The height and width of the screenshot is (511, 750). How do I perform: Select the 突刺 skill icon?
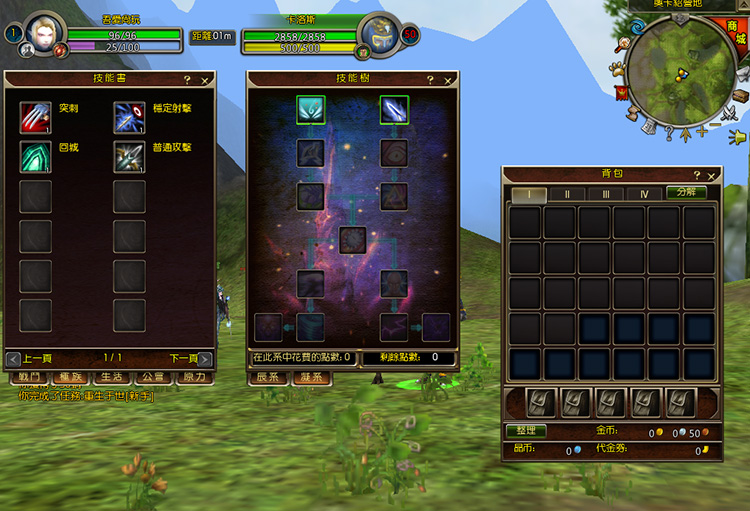(x=36, y=117)
